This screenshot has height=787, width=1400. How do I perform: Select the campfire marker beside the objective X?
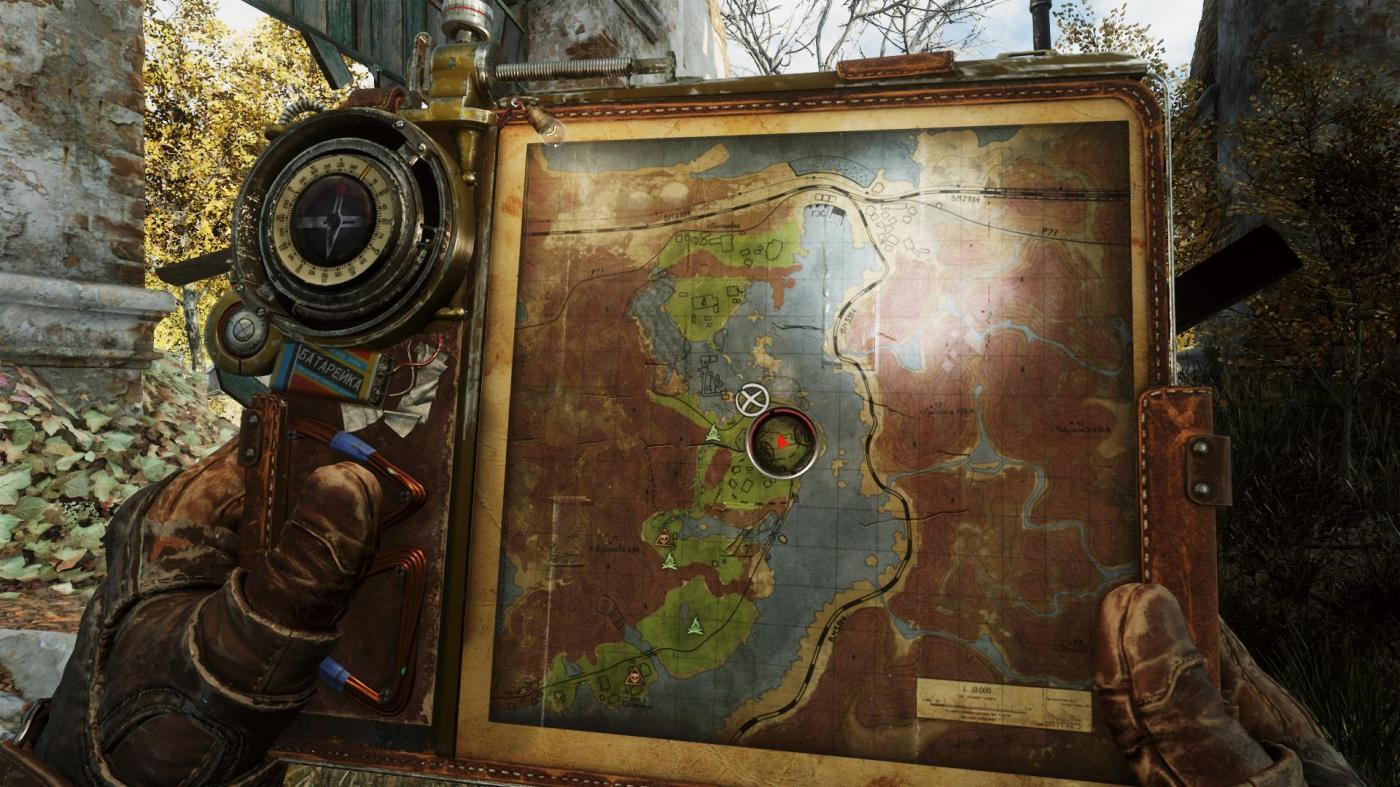pyautogui.click(x=712, y=433)
